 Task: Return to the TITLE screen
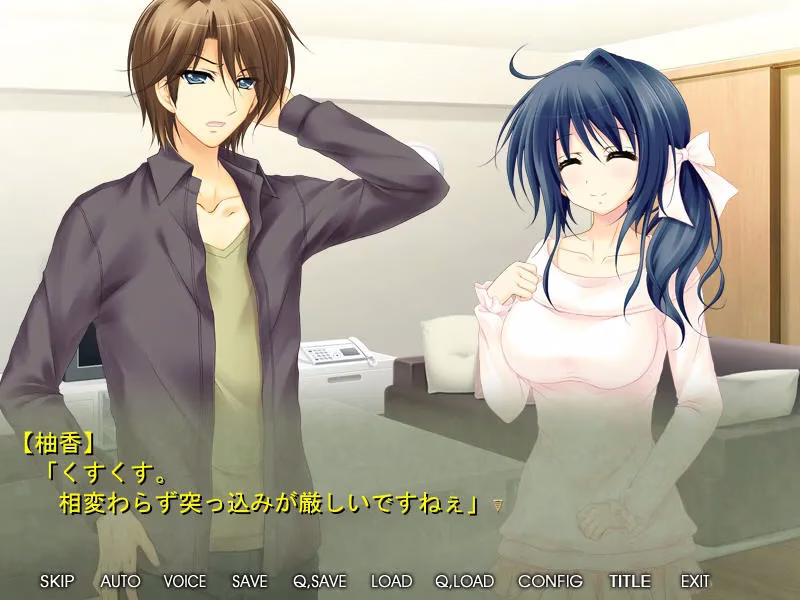(629, 581)
